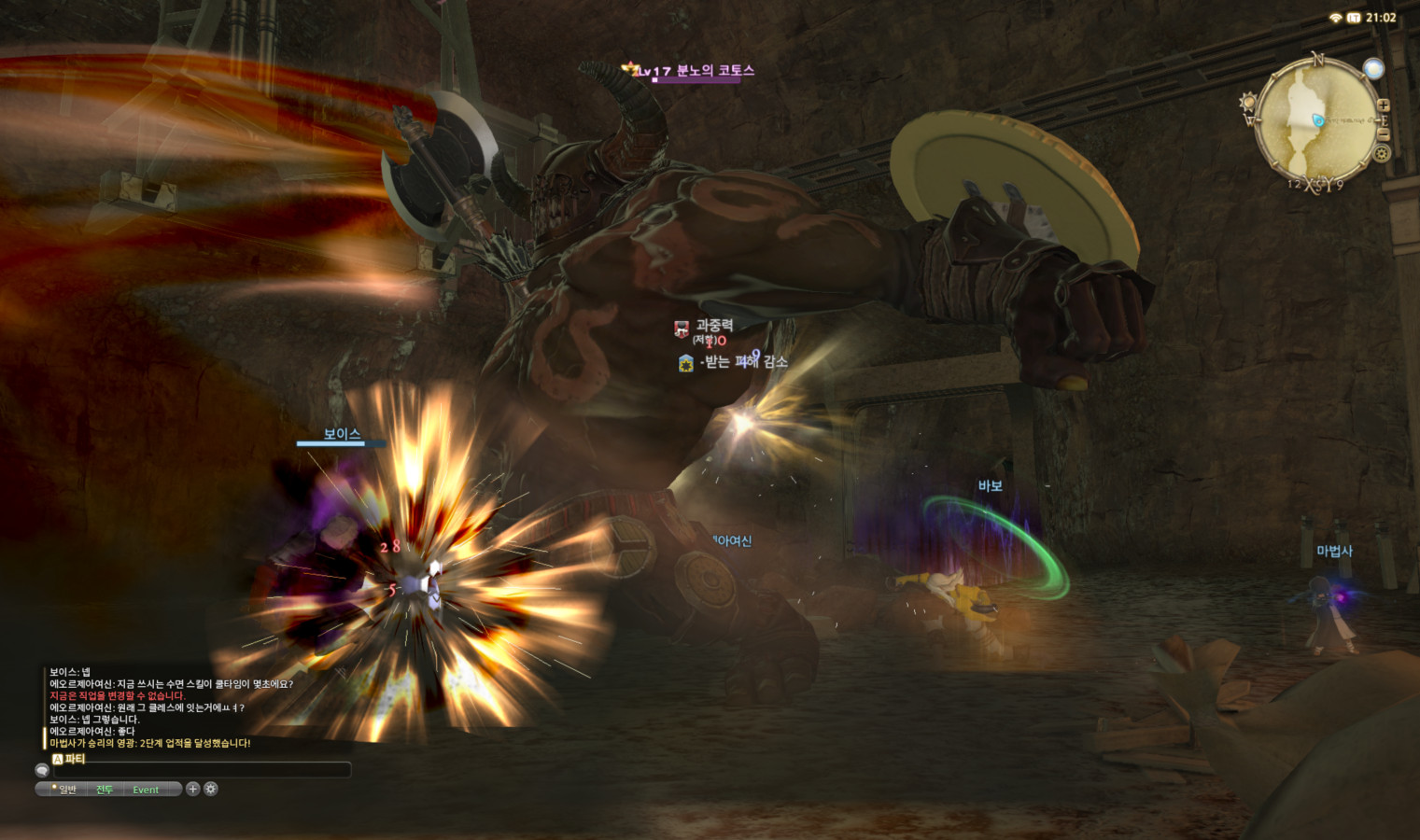This screenshot has height=840, width=1420.
Task: Click the chat message input field
Action: coord(201,770)
